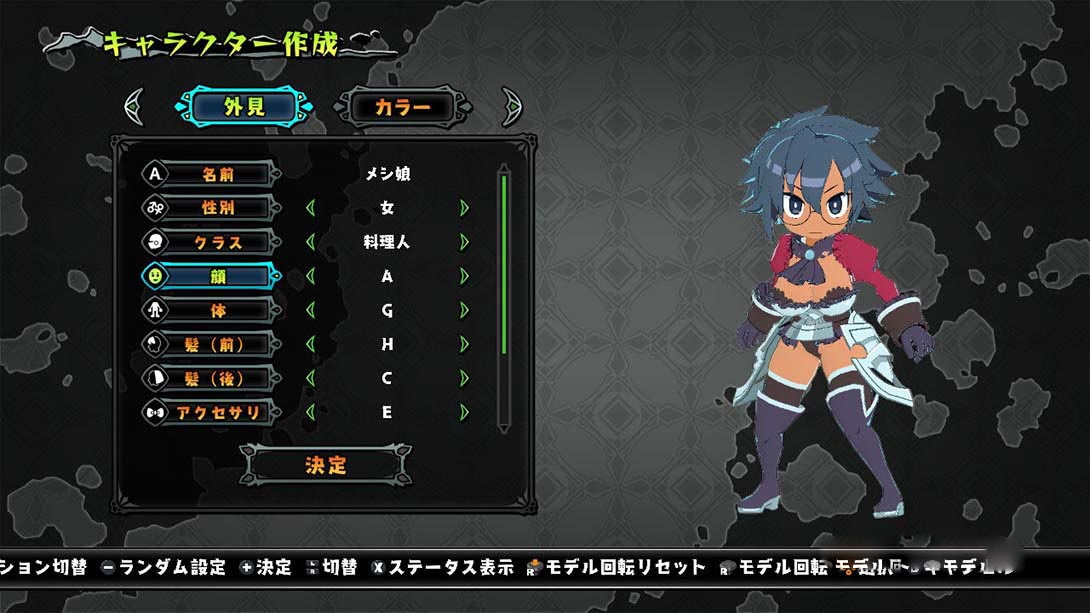Image resolution: width=1090 pixels, height=613 pixels.
Task: Confirm with the 決定 button
Action: pos(326,465)
